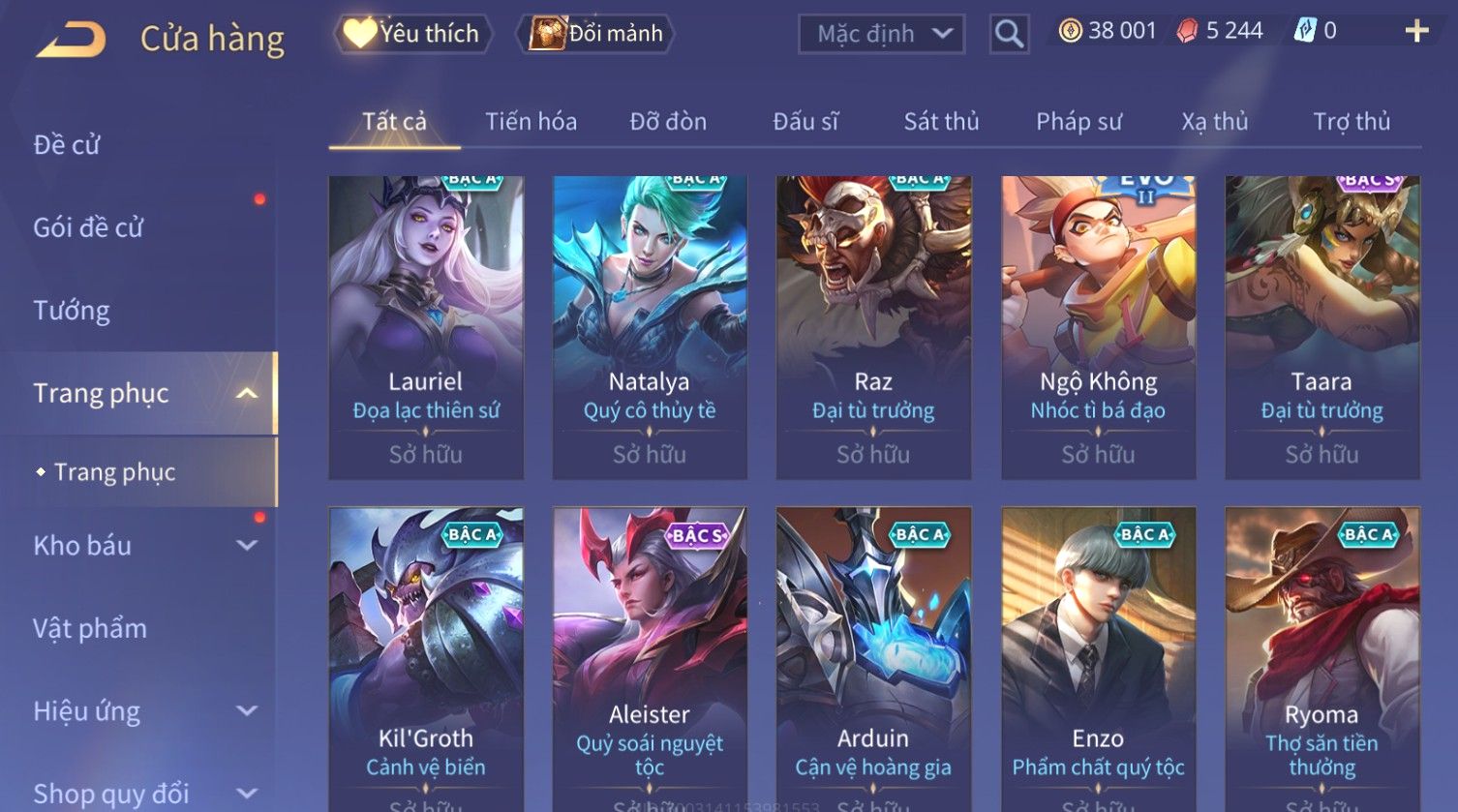Open the Tướng heroes section
Viewport: 1458px width, 812px height.
(73, 311)
